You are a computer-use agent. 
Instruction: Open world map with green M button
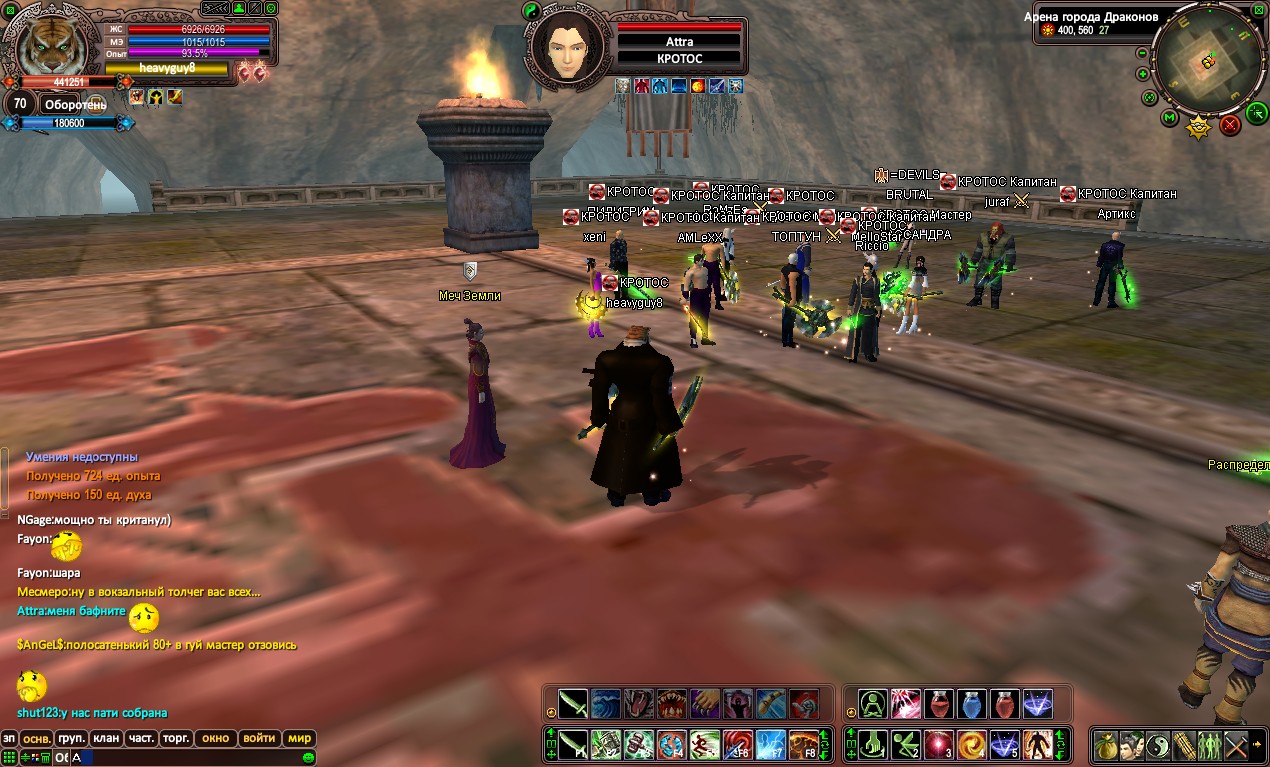(x=1170, y=118)
